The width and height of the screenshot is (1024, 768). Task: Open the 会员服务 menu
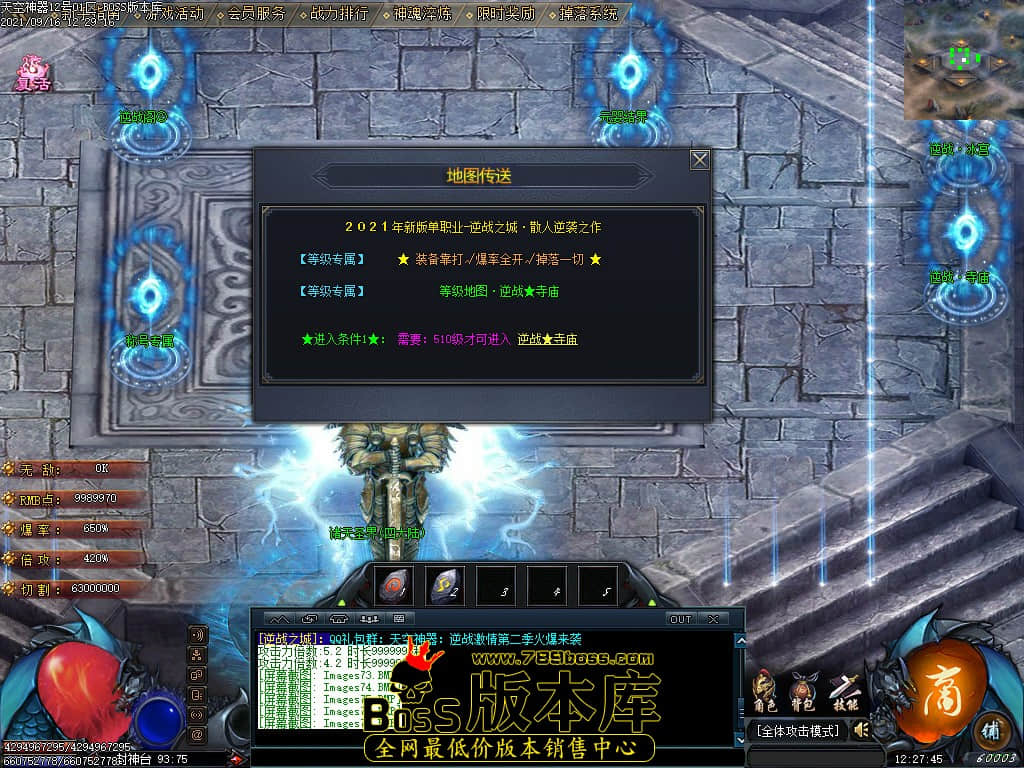256,14
